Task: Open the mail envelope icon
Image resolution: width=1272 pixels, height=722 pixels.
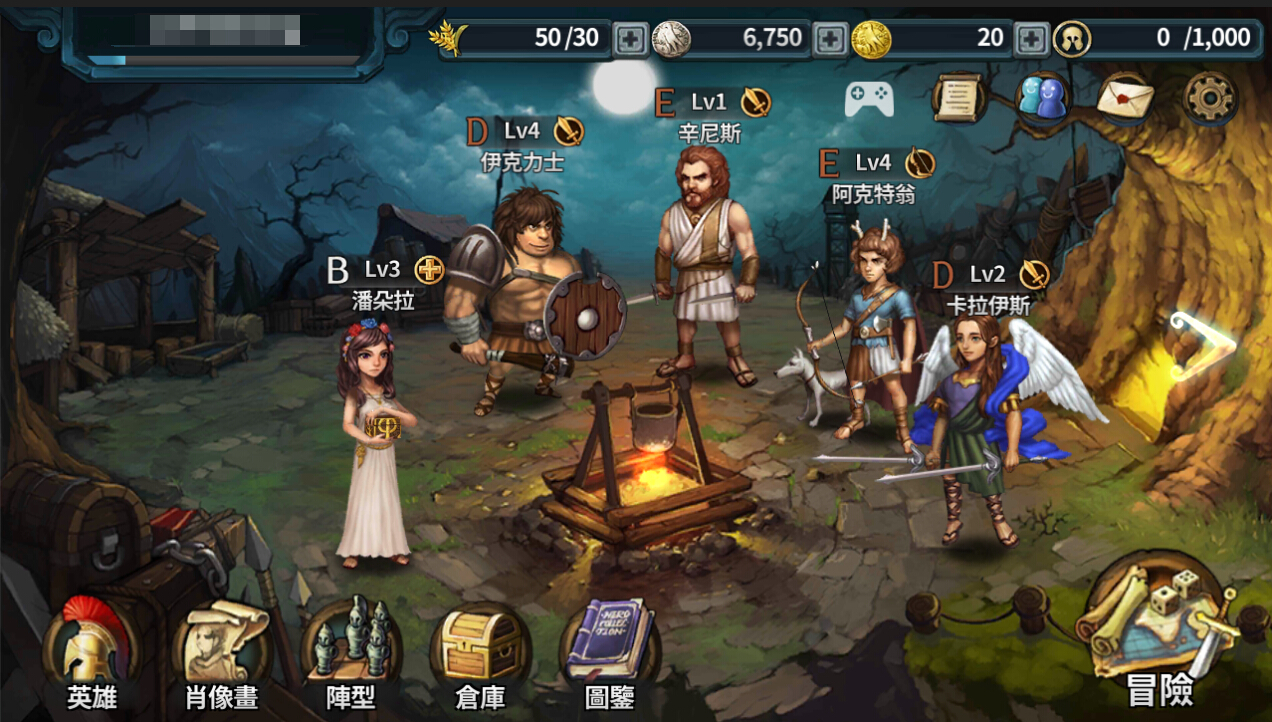Action: click(x=1125, y=98)
